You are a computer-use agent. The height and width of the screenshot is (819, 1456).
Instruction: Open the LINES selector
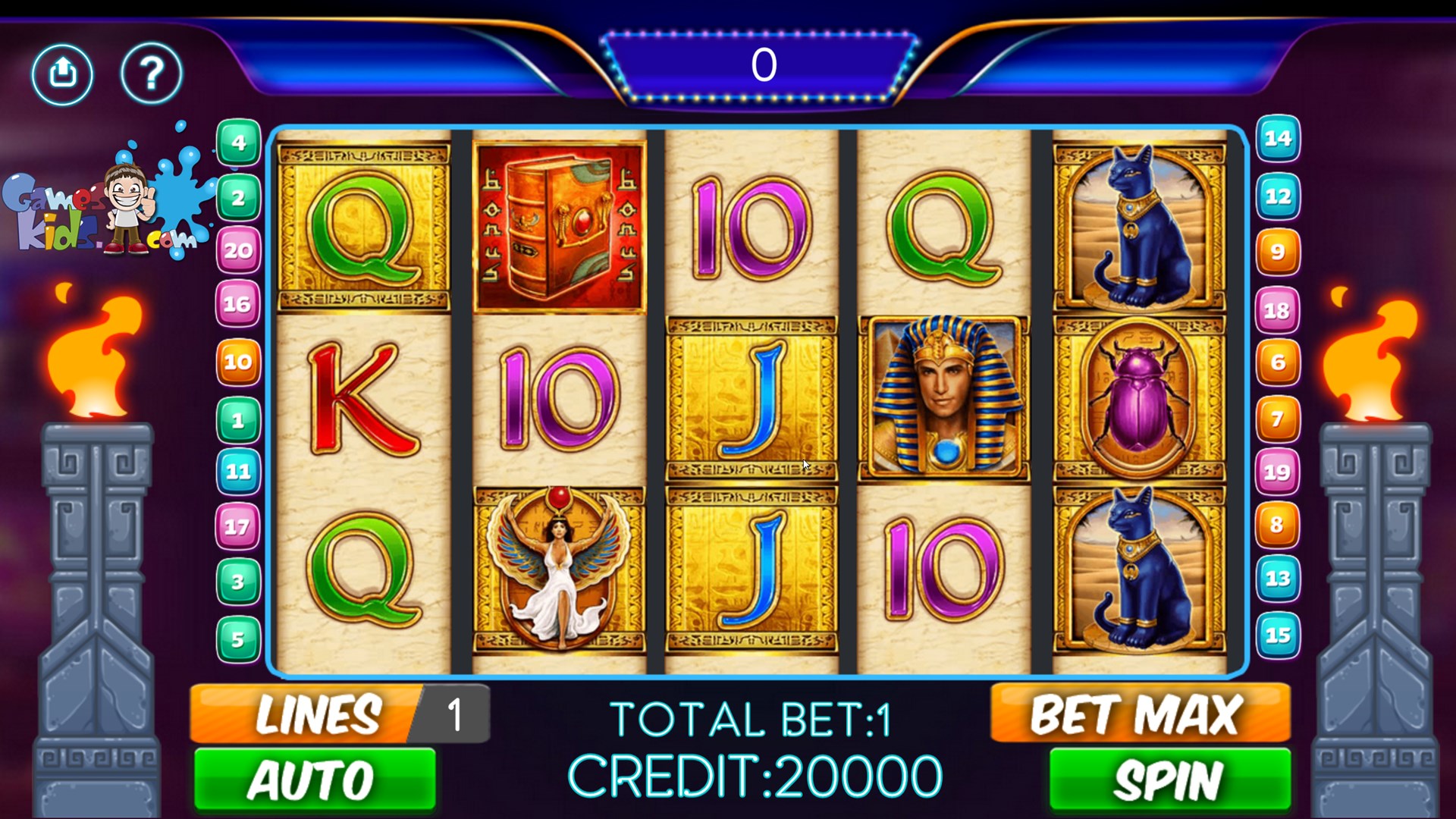point(318,711)
